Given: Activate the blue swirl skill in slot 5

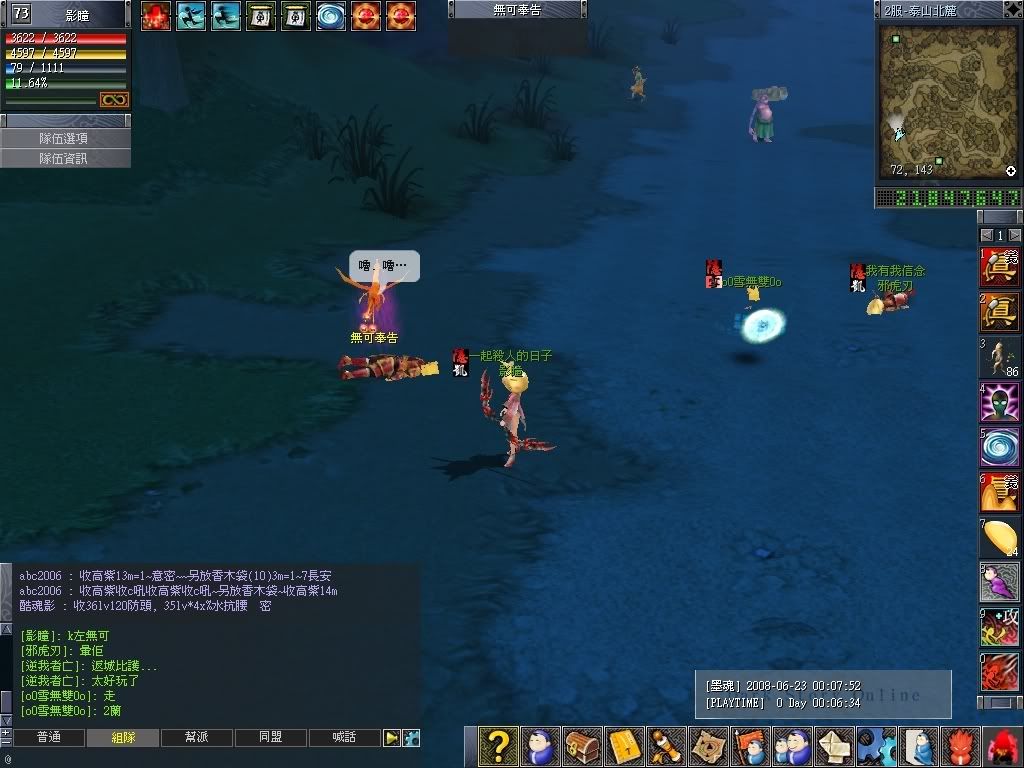Looking at the screenshot, I should point(999,447).
